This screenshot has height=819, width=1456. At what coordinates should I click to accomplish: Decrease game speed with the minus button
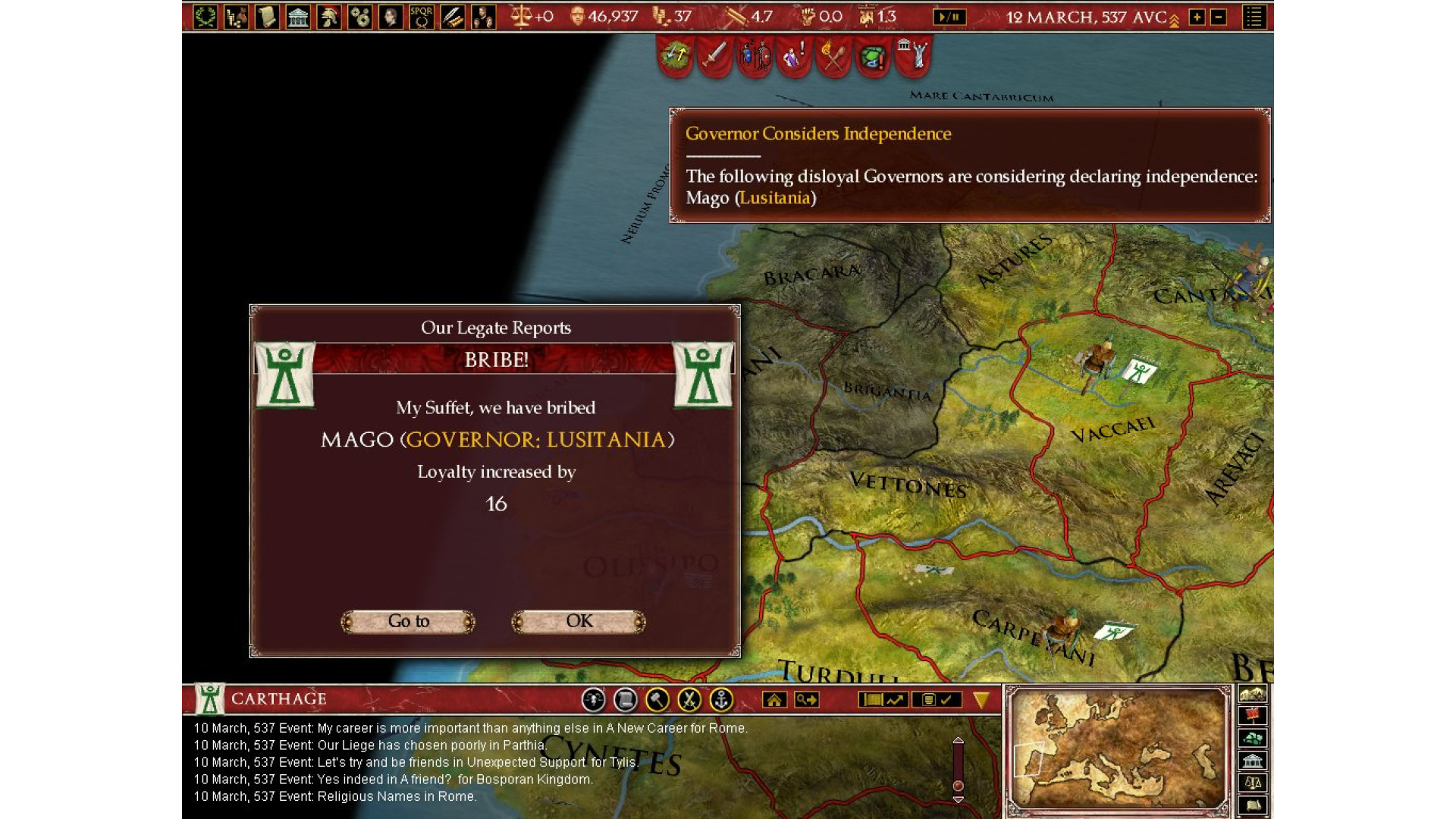(x=1219, y=17)
